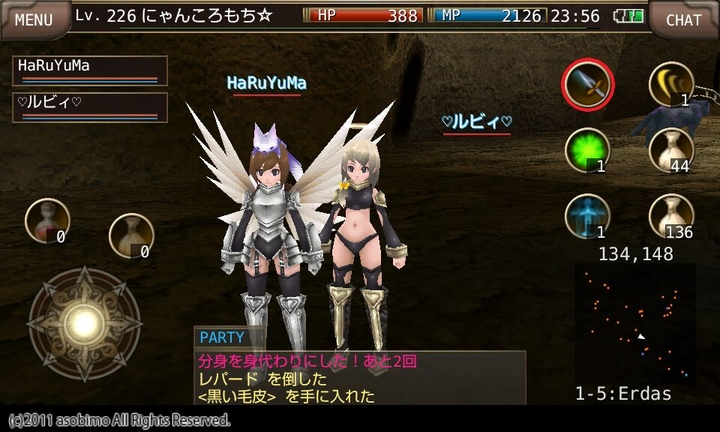
Task: Use the yellow crescent slash skill
Action: point(671,84)
